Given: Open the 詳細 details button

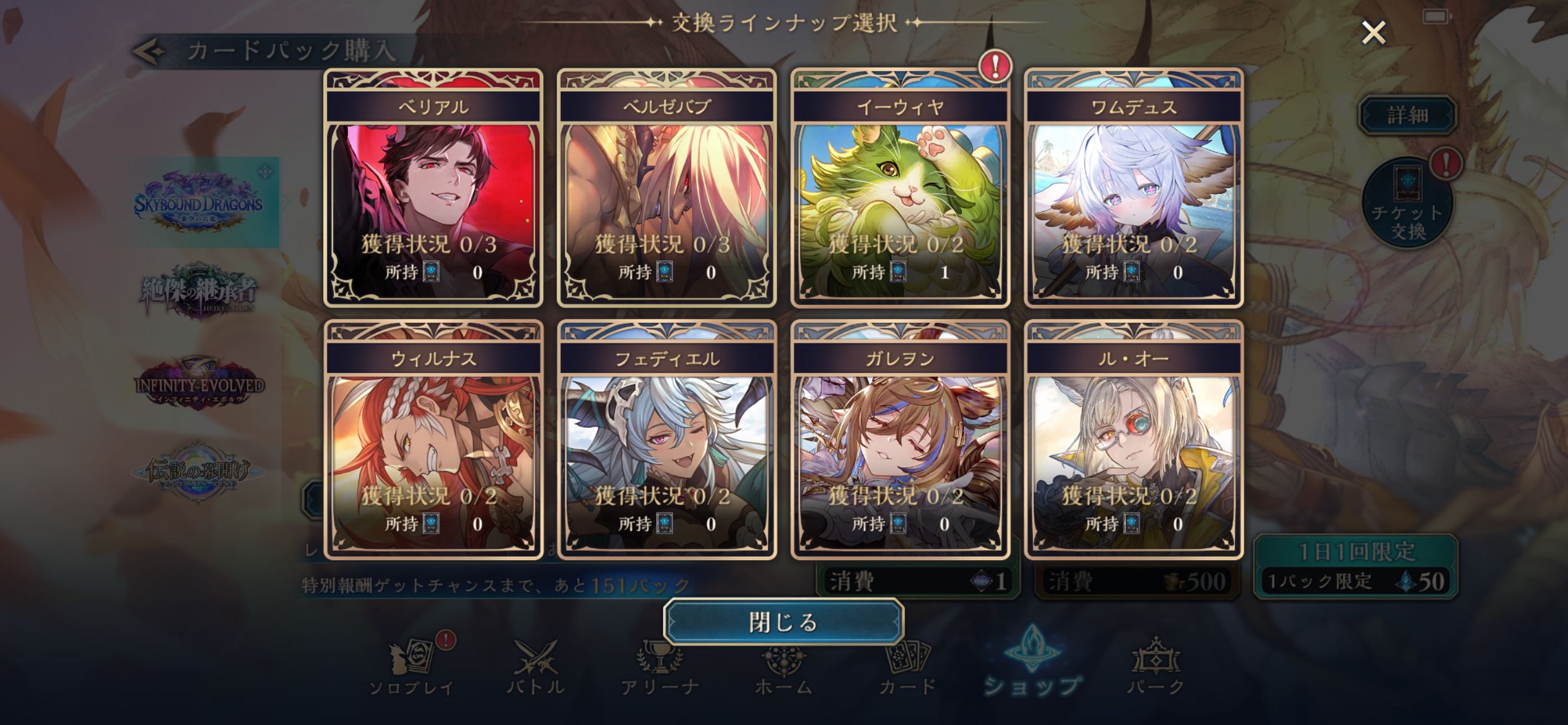Looking at the screenshot, I should tap(1407, 115).
